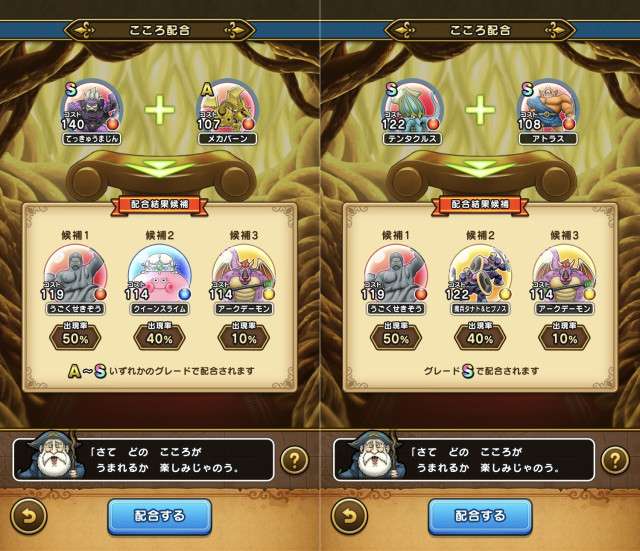Viewport: 640px width, 551px height.
Task: View the クイーンスライム candidate result
Action: (160, 275)
